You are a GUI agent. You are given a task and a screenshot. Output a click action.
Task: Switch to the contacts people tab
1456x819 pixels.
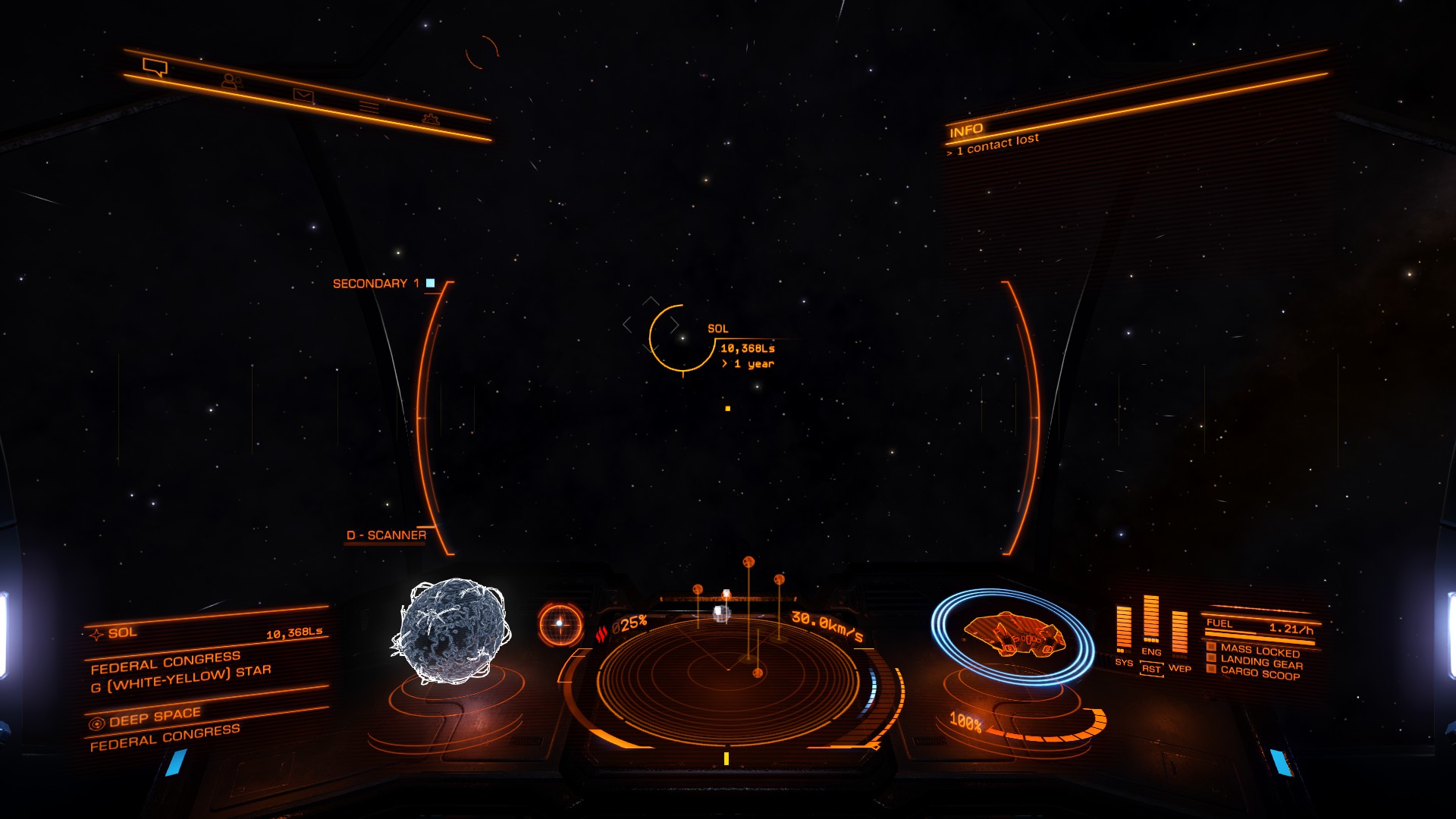coord(231,80)
